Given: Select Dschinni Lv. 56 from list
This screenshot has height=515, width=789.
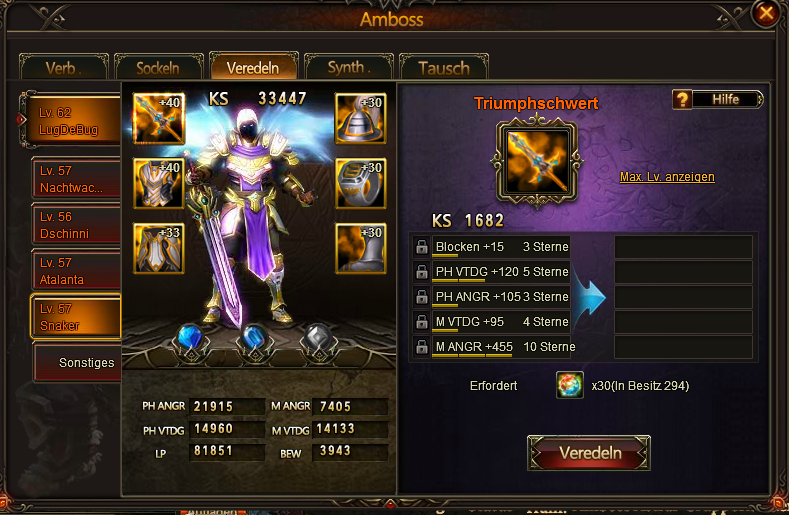Looking at the screenshot, I should click(x=76, y=224).
